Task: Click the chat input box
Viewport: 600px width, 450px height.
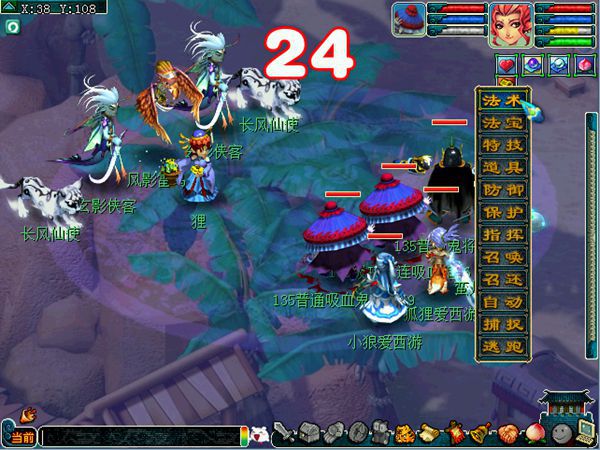Action: coord(140,437)
